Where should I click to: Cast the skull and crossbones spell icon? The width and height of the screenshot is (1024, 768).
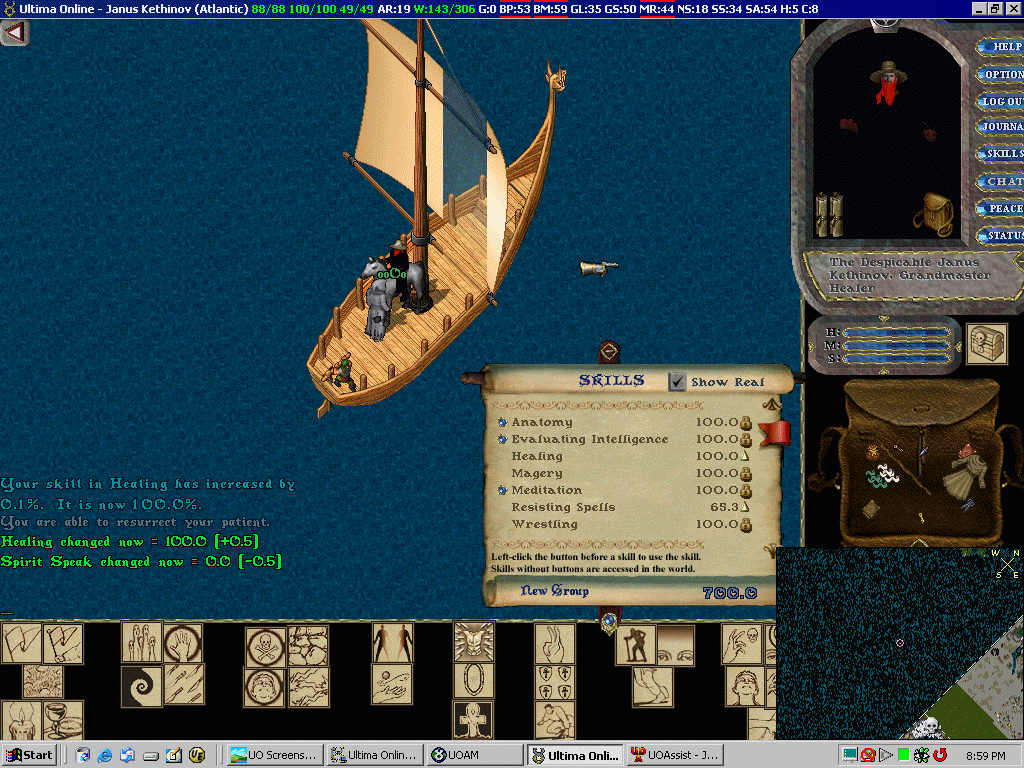tap(266, 646)
